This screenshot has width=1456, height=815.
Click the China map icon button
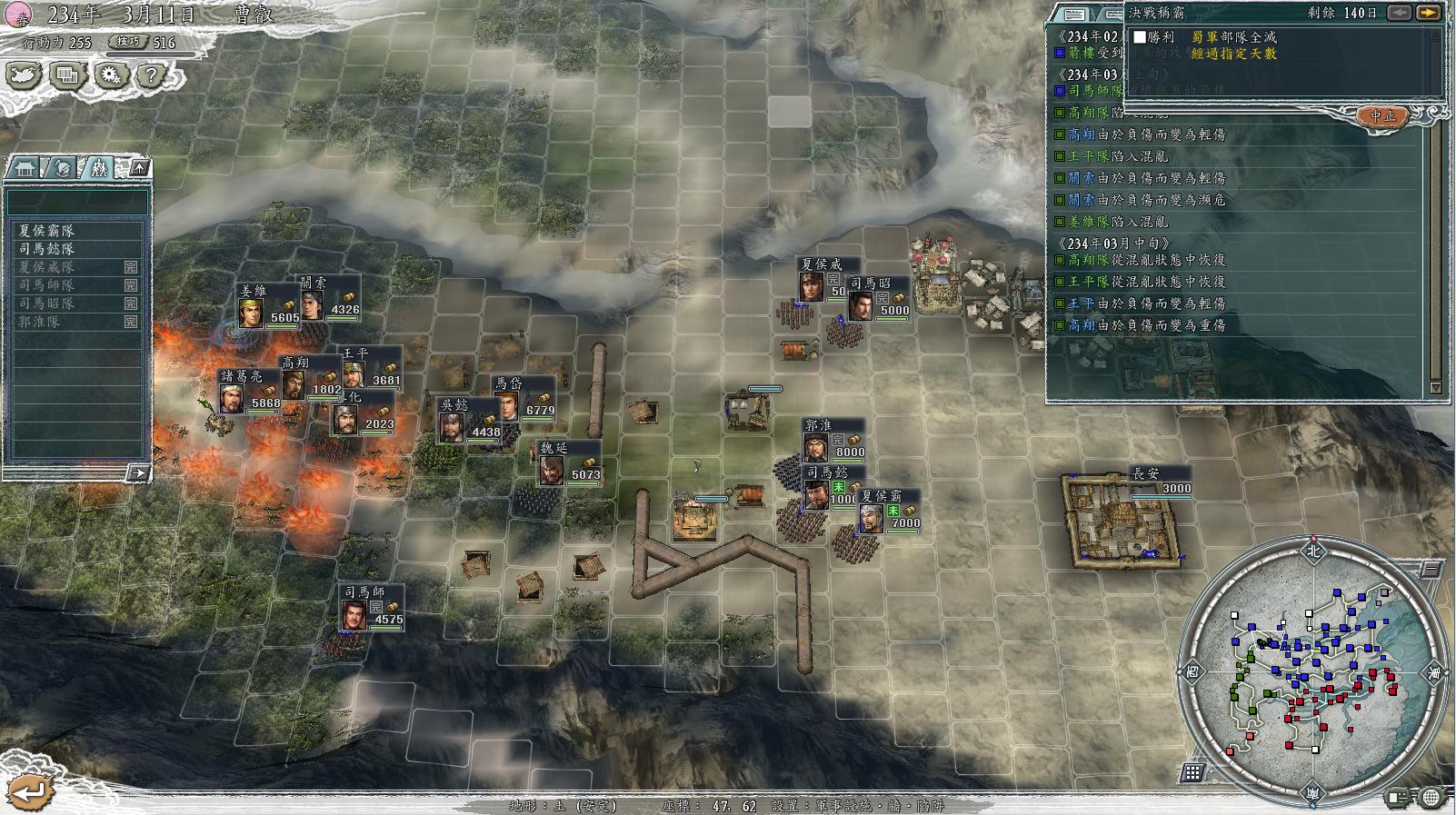[x=24, y=75]
